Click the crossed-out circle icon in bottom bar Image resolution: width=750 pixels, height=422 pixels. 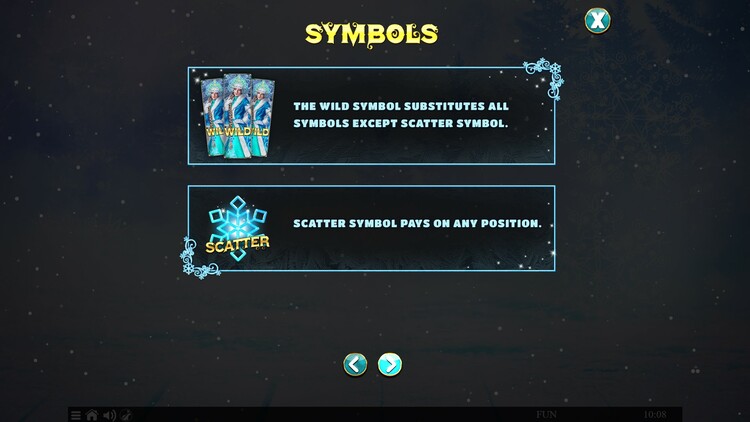coord(126,415)
